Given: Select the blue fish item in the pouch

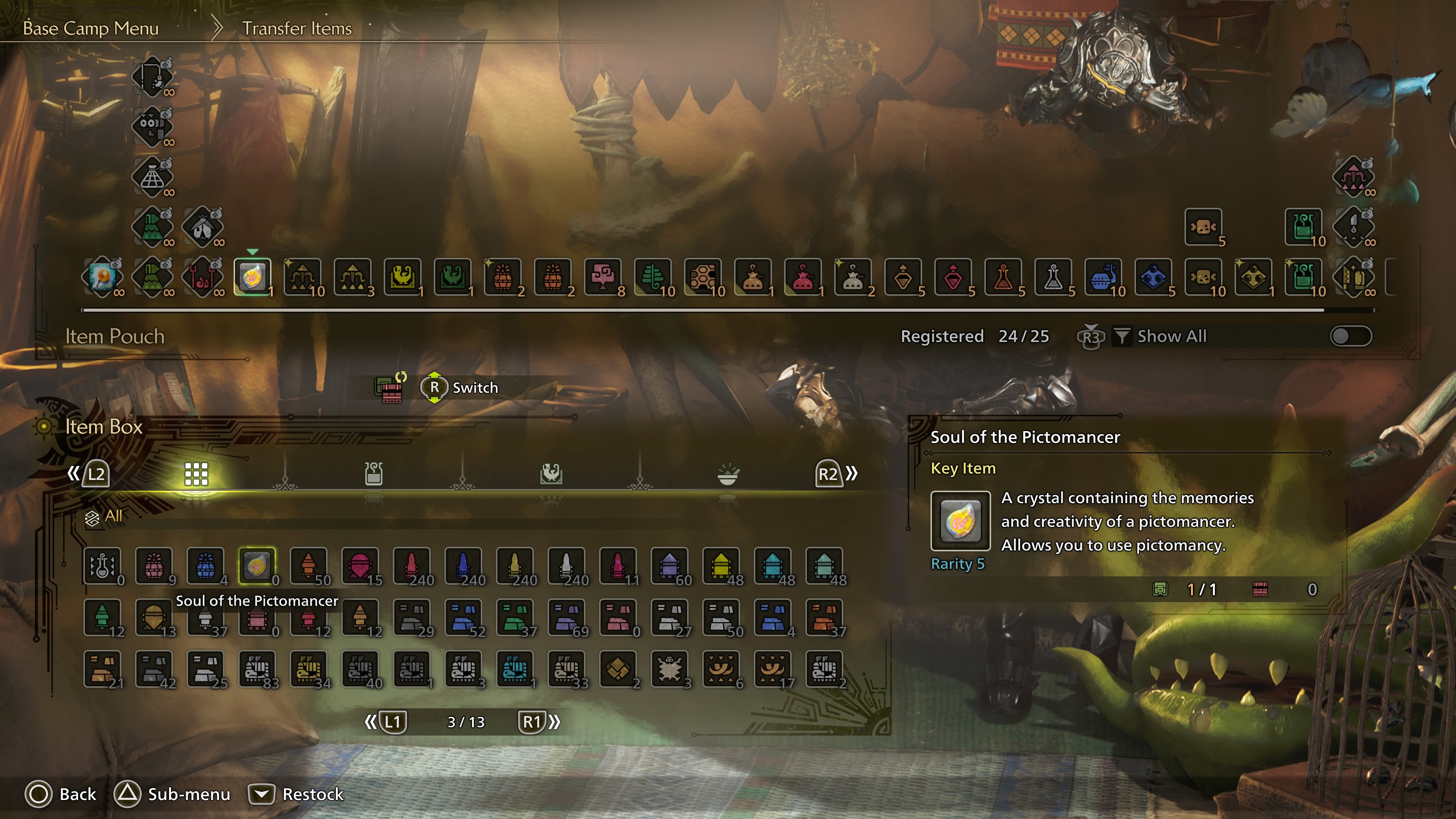Looking at the screenshot, I should (1103, 277).
